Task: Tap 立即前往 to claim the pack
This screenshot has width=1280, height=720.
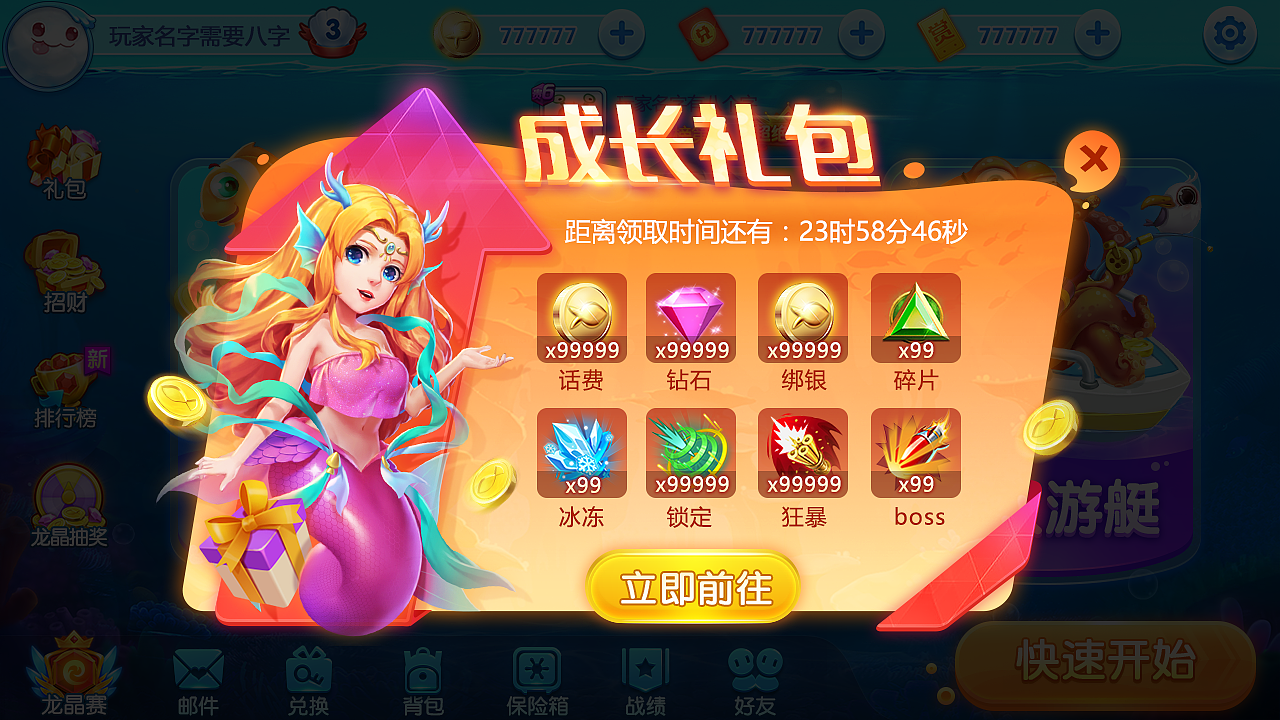Action: pos(690,589)
